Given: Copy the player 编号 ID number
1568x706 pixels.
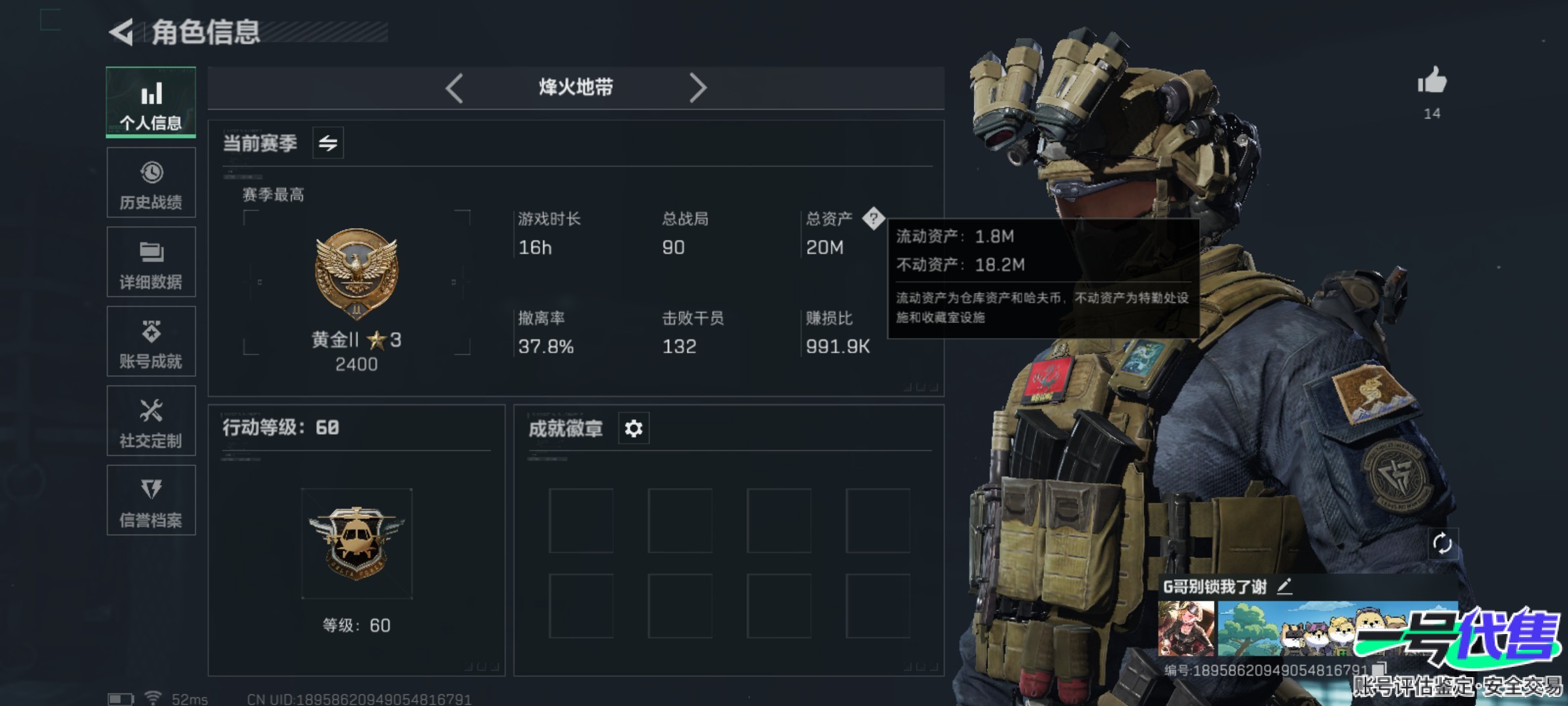Looking at the screenshot, I should (x=1379, y=669).
